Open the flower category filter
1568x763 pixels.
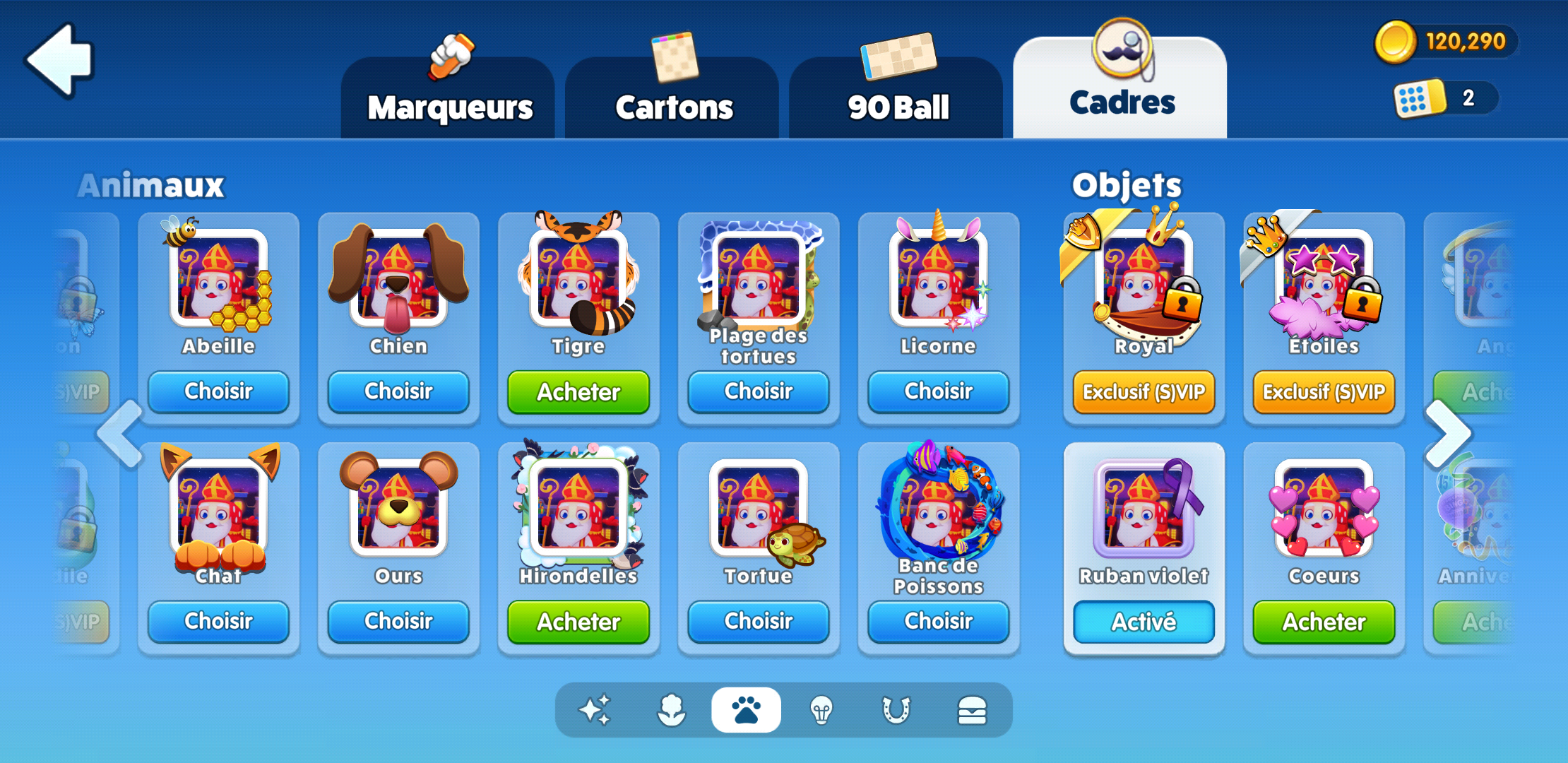[671, 710]
